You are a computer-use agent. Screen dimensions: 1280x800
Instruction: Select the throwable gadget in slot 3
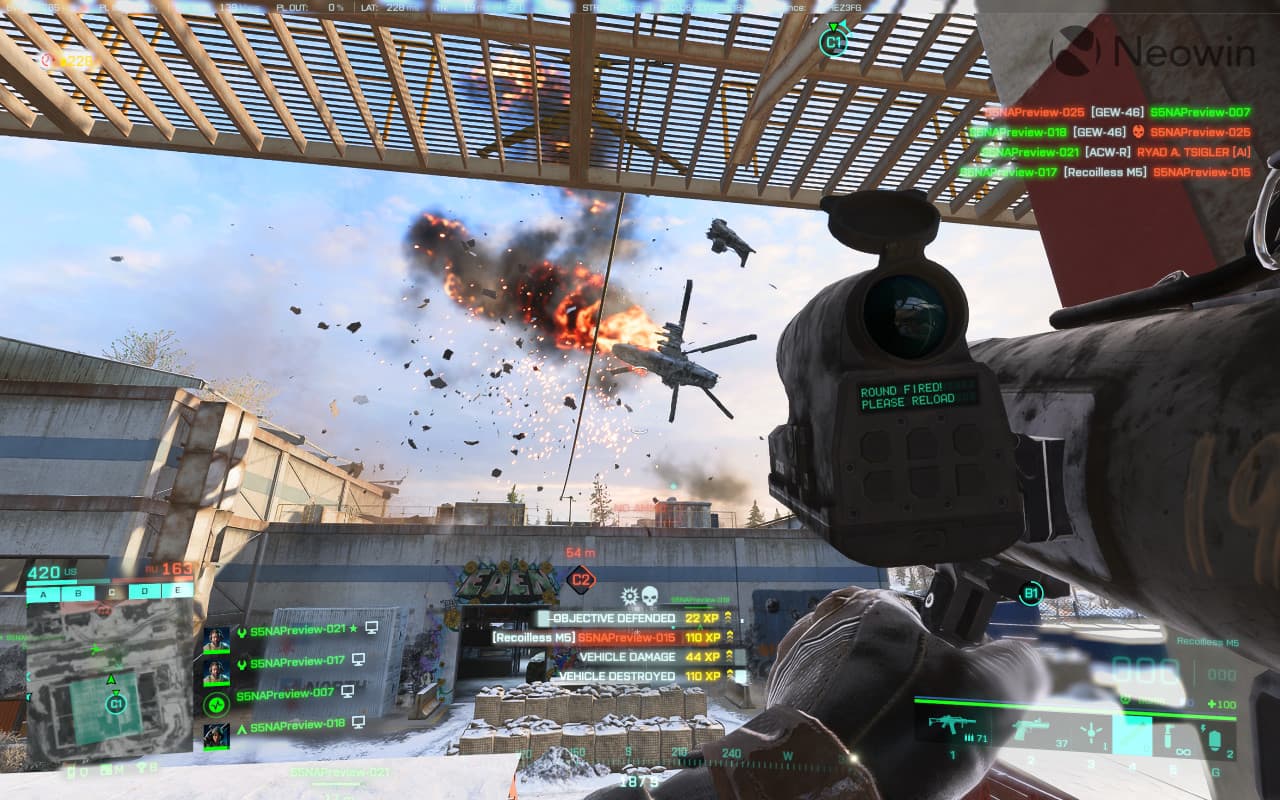(1091, 733)
